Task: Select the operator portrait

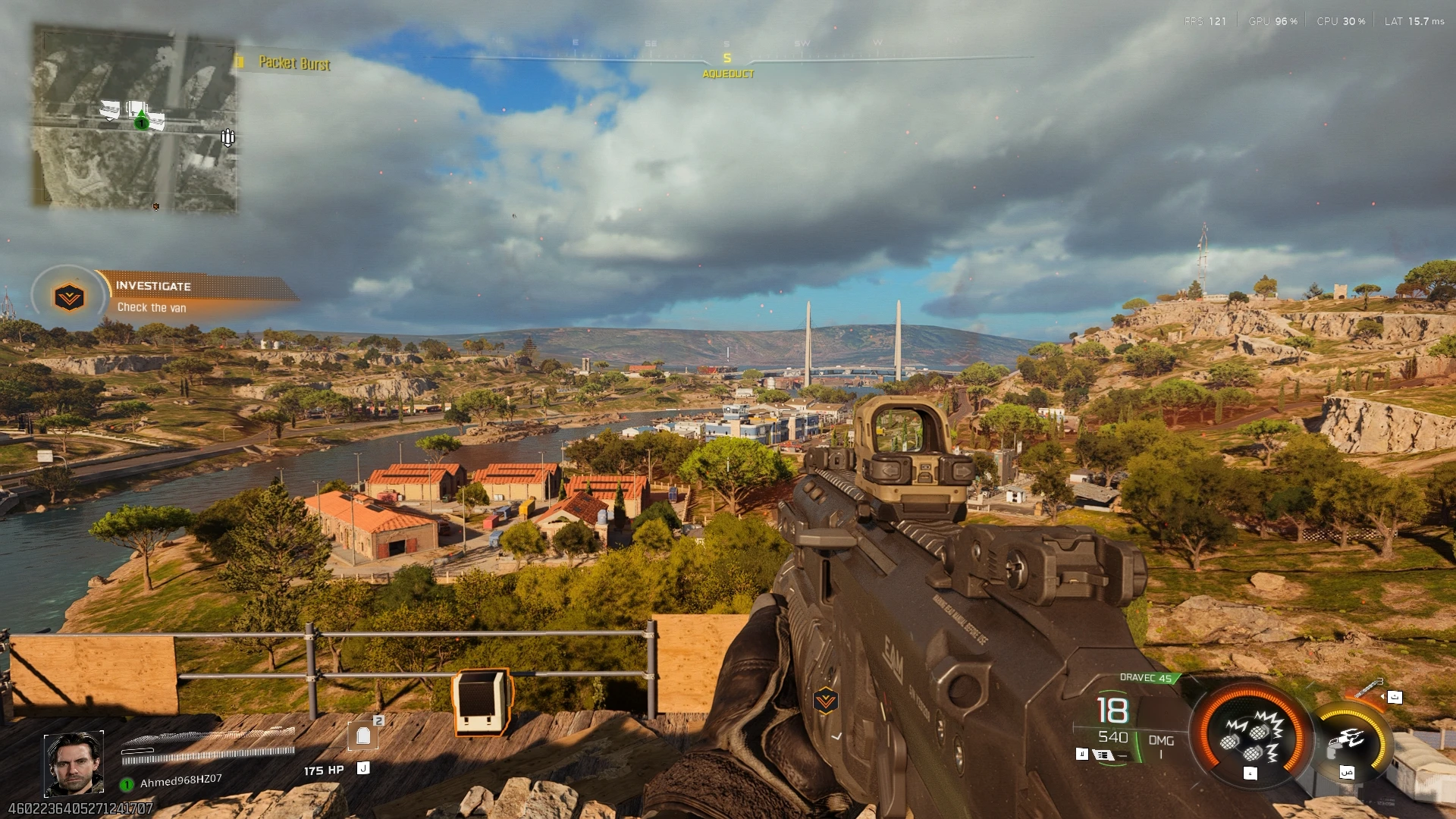Action: (74, 764)
